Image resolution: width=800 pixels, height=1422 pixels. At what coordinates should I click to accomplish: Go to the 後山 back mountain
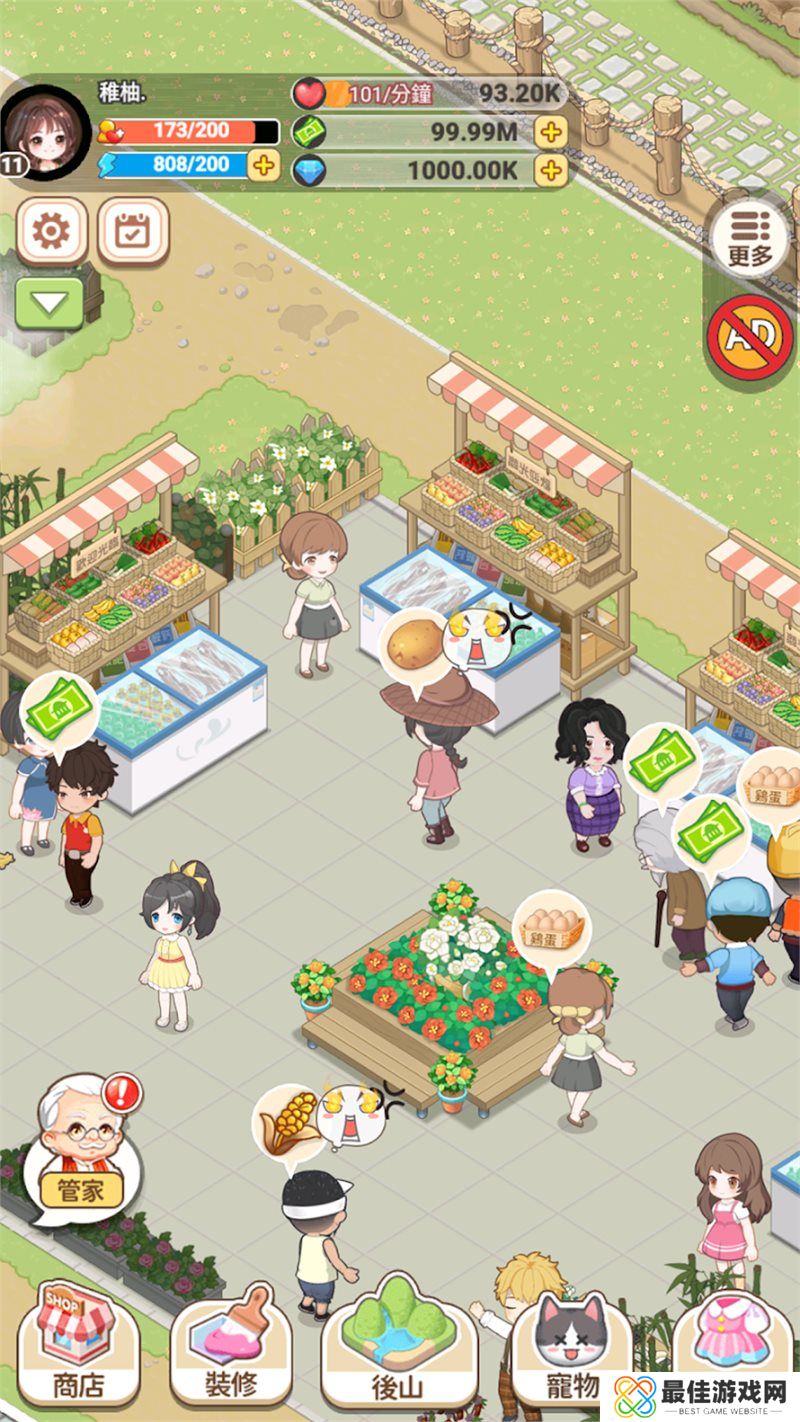click(x=398, y=1345)
